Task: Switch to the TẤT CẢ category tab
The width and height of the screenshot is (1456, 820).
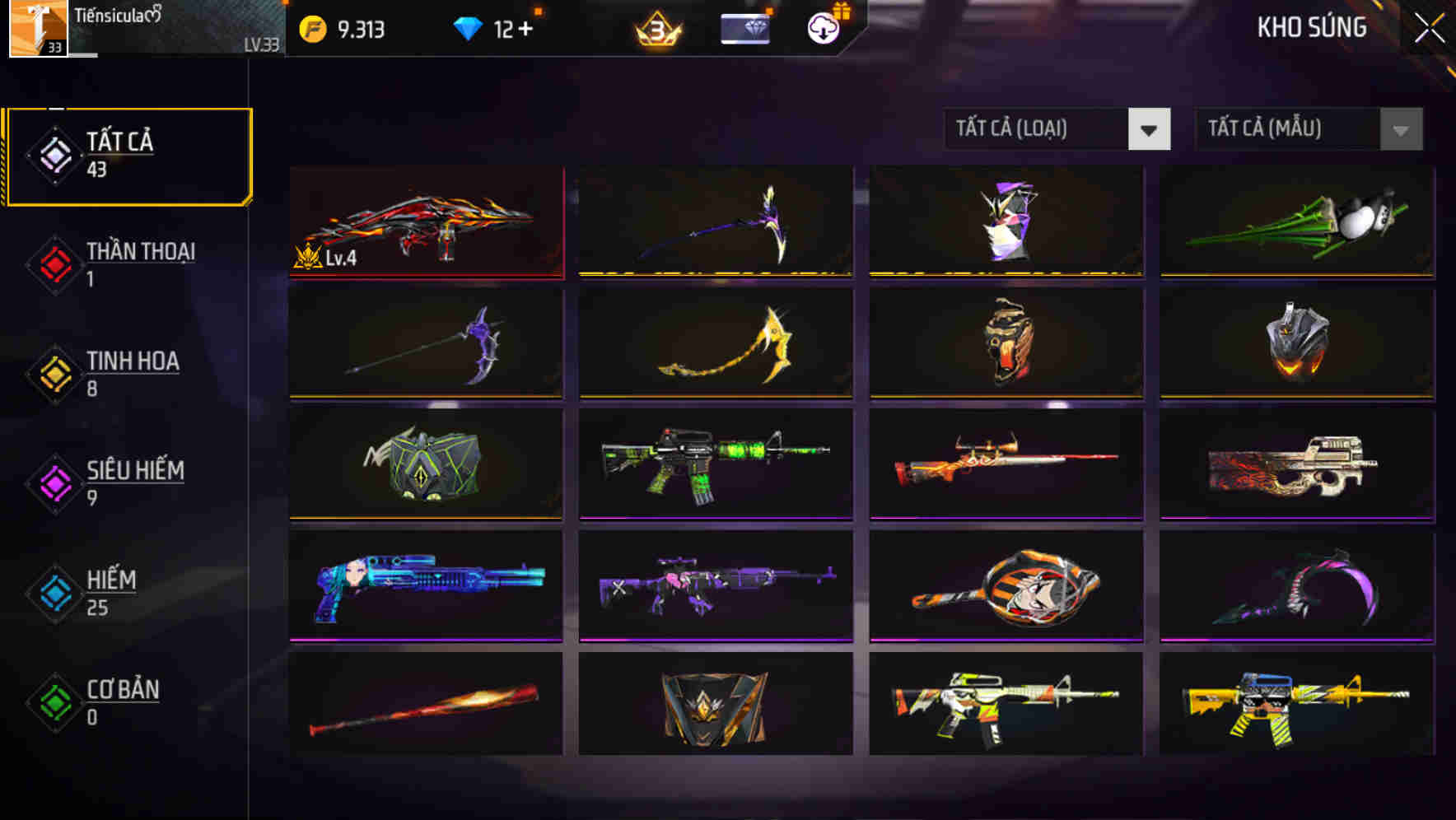Action: (x=128, y=155)
